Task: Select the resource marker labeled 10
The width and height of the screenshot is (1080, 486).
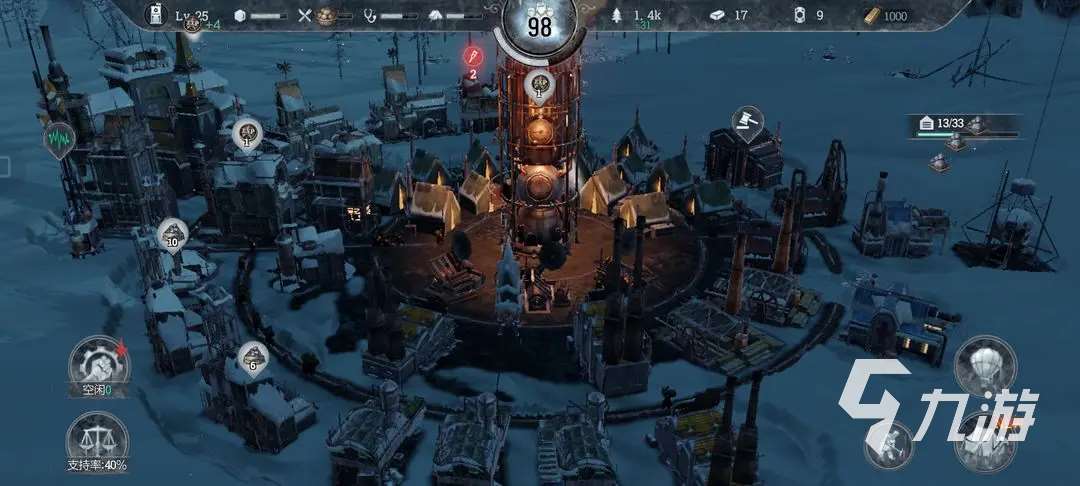Action: (x=173, y=235)
